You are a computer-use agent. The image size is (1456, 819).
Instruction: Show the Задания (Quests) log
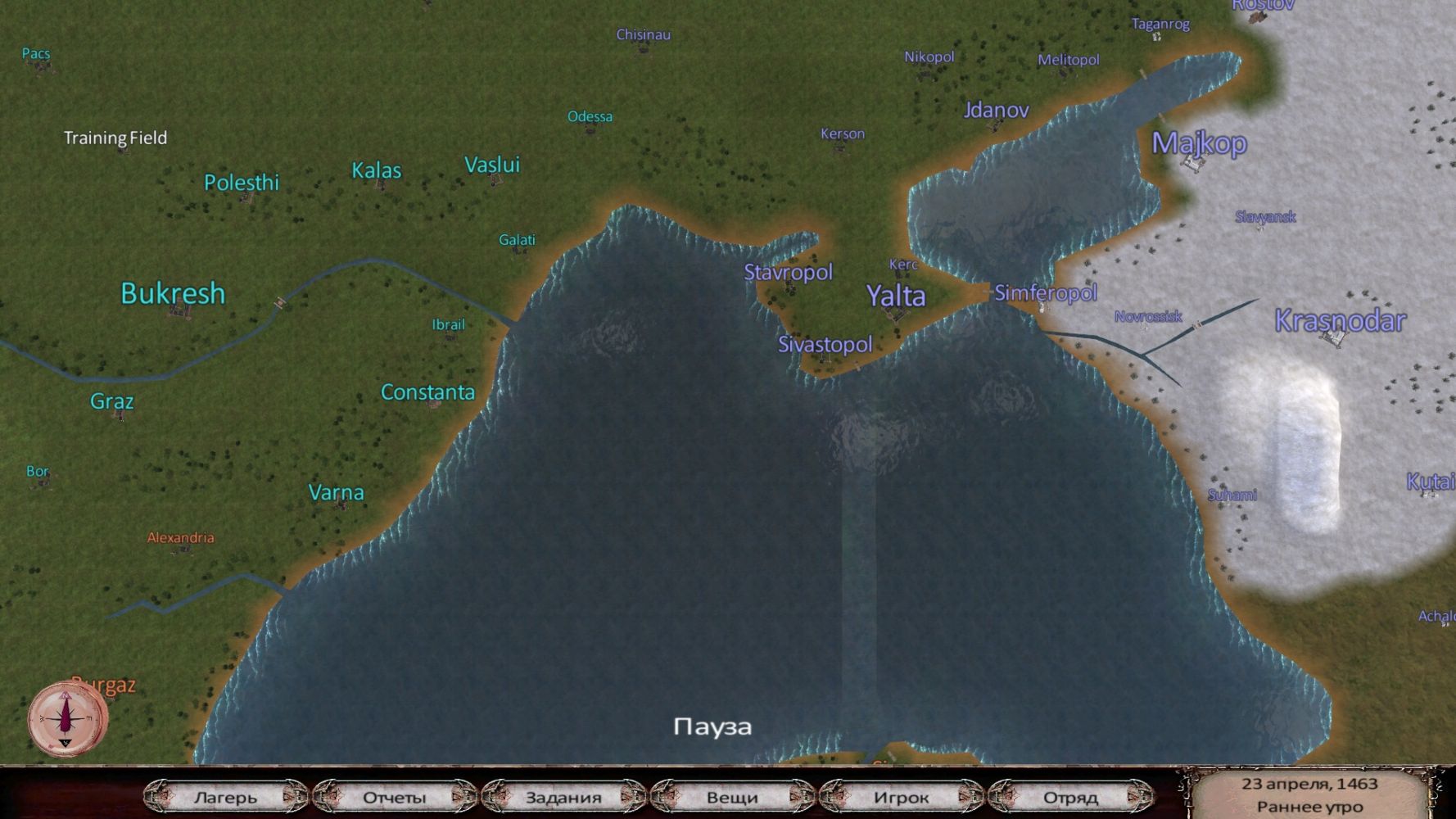[x=563, y=797]
